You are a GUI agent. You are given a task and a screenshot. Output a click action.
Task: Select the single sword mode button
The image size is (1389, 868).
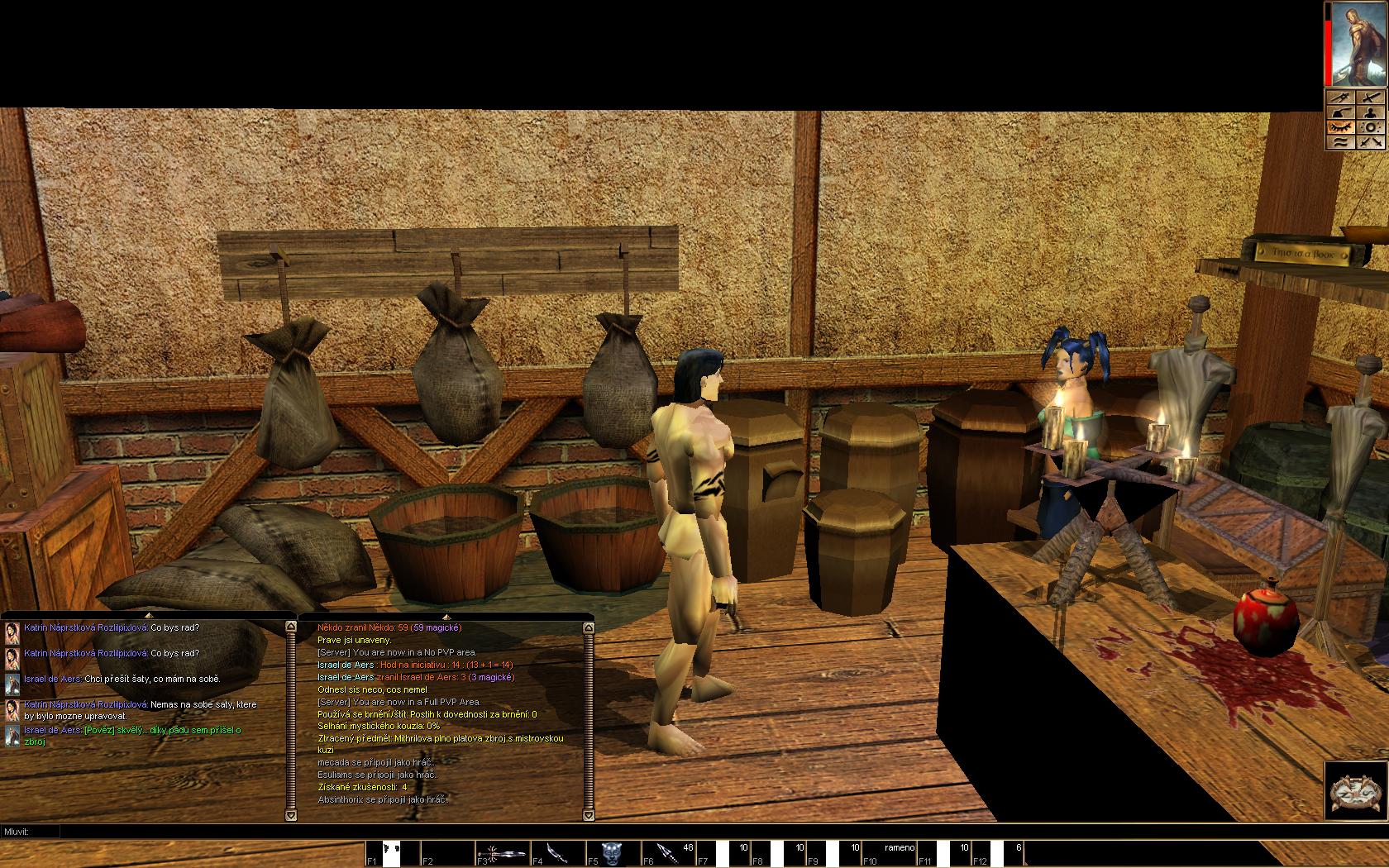pyautogui.click(x=1371, y=98)
